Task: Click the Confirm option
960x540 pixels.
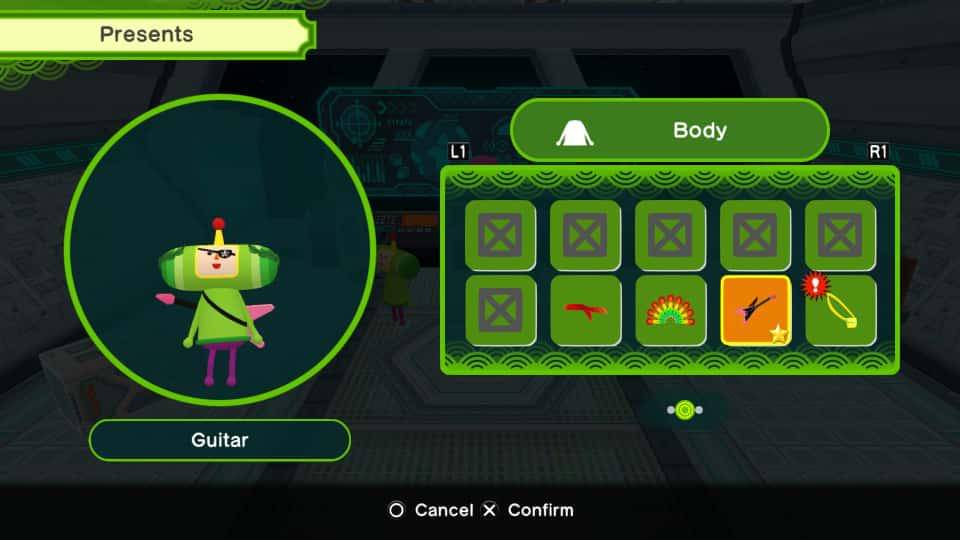Action: pyautogui.click(x=528, y=510)
